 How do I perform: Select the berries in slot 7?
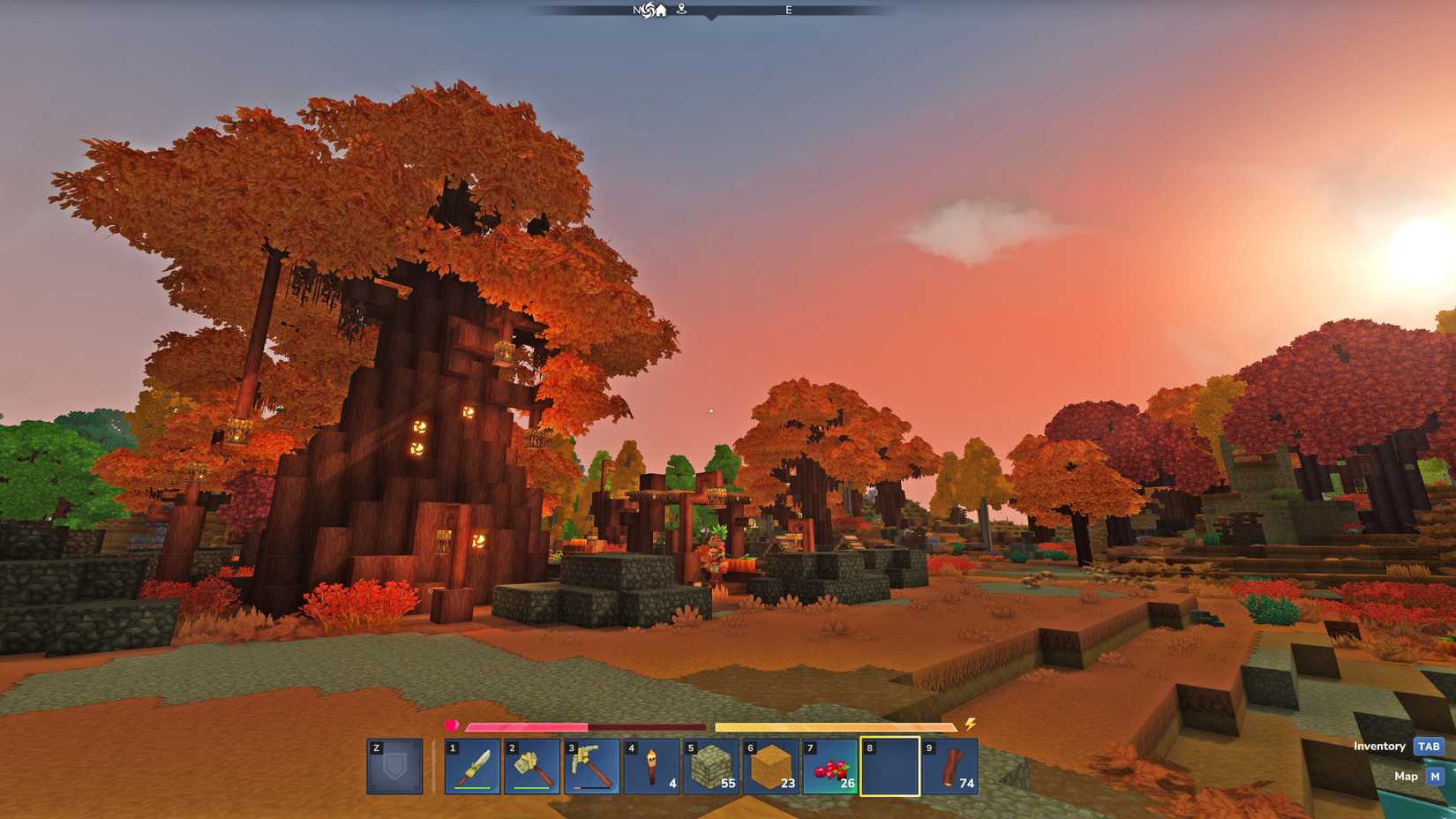(x=831, y=767)
